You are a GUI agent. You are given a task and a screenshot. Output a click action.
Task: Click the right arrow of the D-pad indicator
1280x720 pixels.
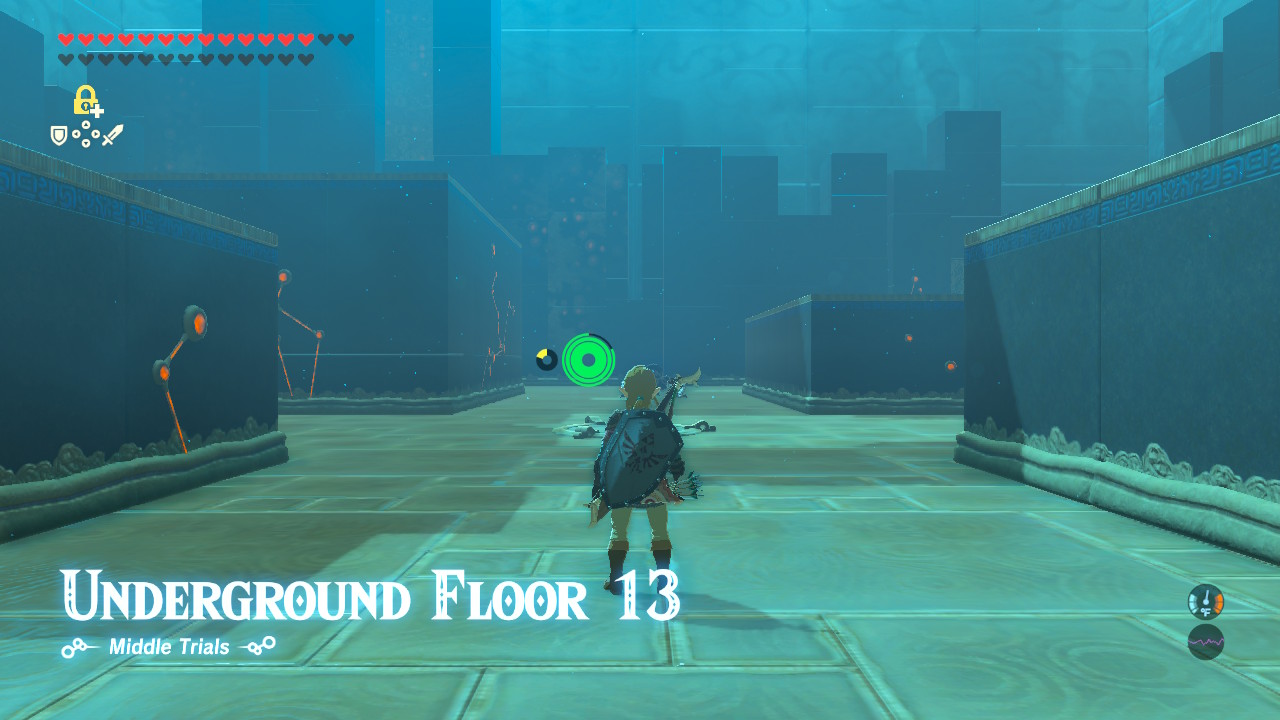(x=94, y=133)
